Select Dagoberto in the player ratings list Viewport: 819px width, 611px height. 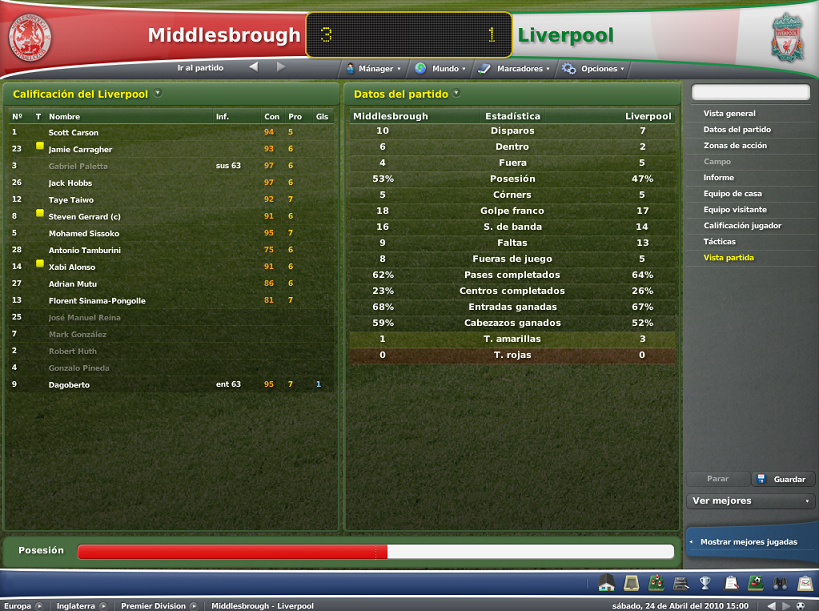pos(68,384)
